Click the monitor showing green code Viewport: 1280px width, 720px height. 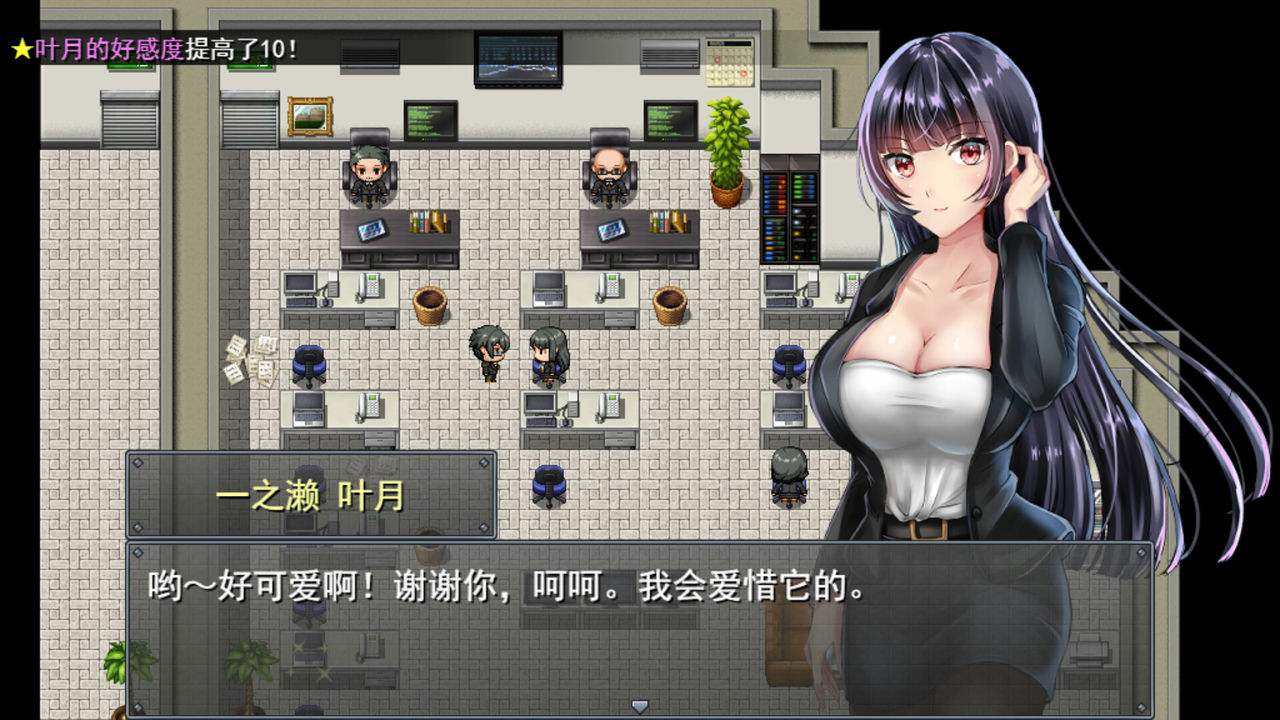430,120
